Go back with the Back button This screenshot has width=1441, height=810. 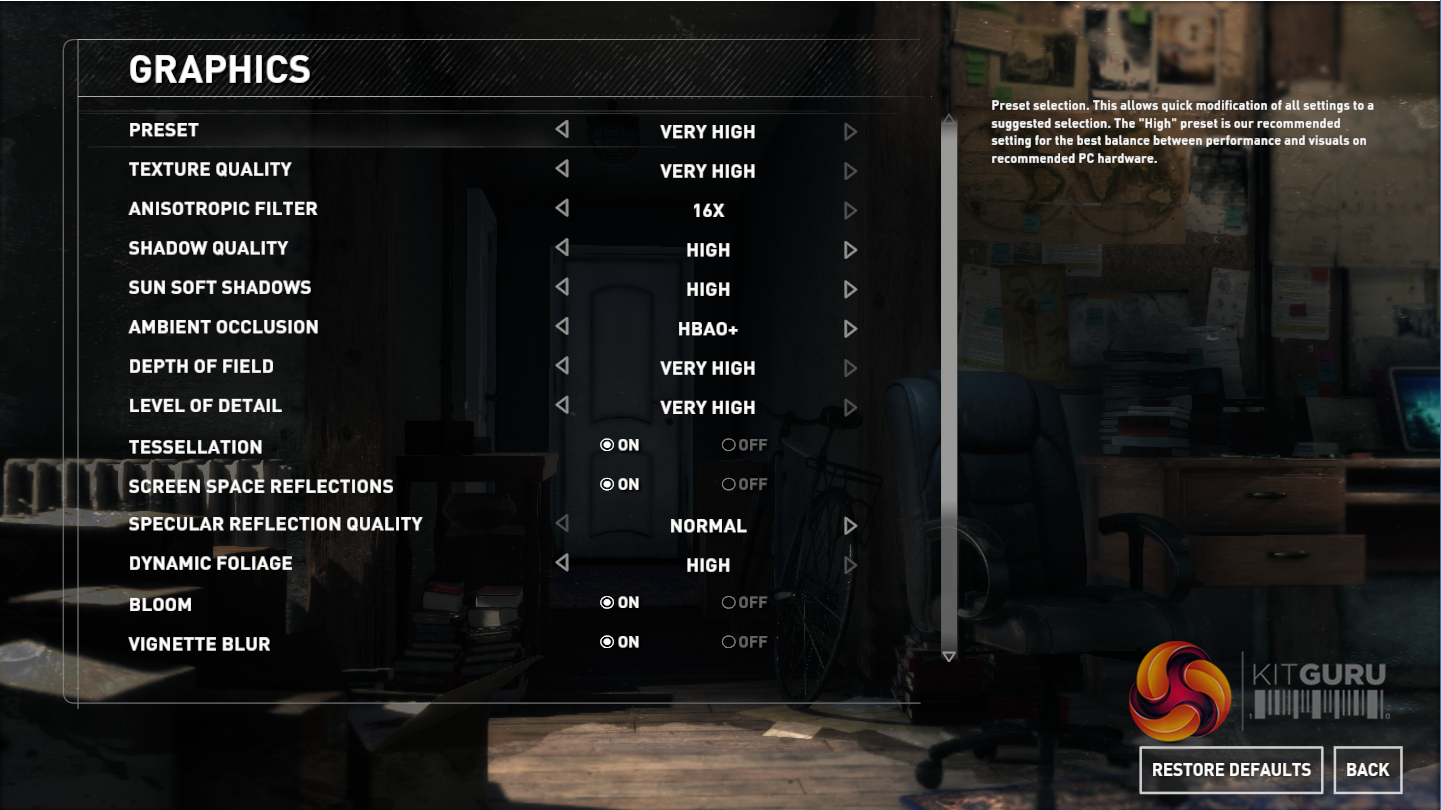(x=1367, y=770)
